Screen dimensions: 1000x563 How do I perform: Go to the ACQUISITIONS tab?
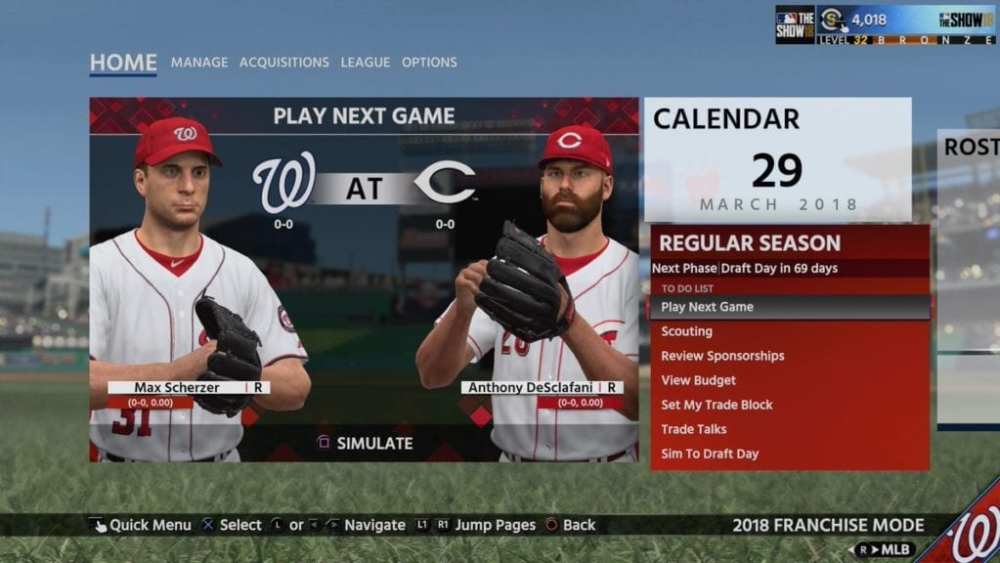(x=284, y=62)
